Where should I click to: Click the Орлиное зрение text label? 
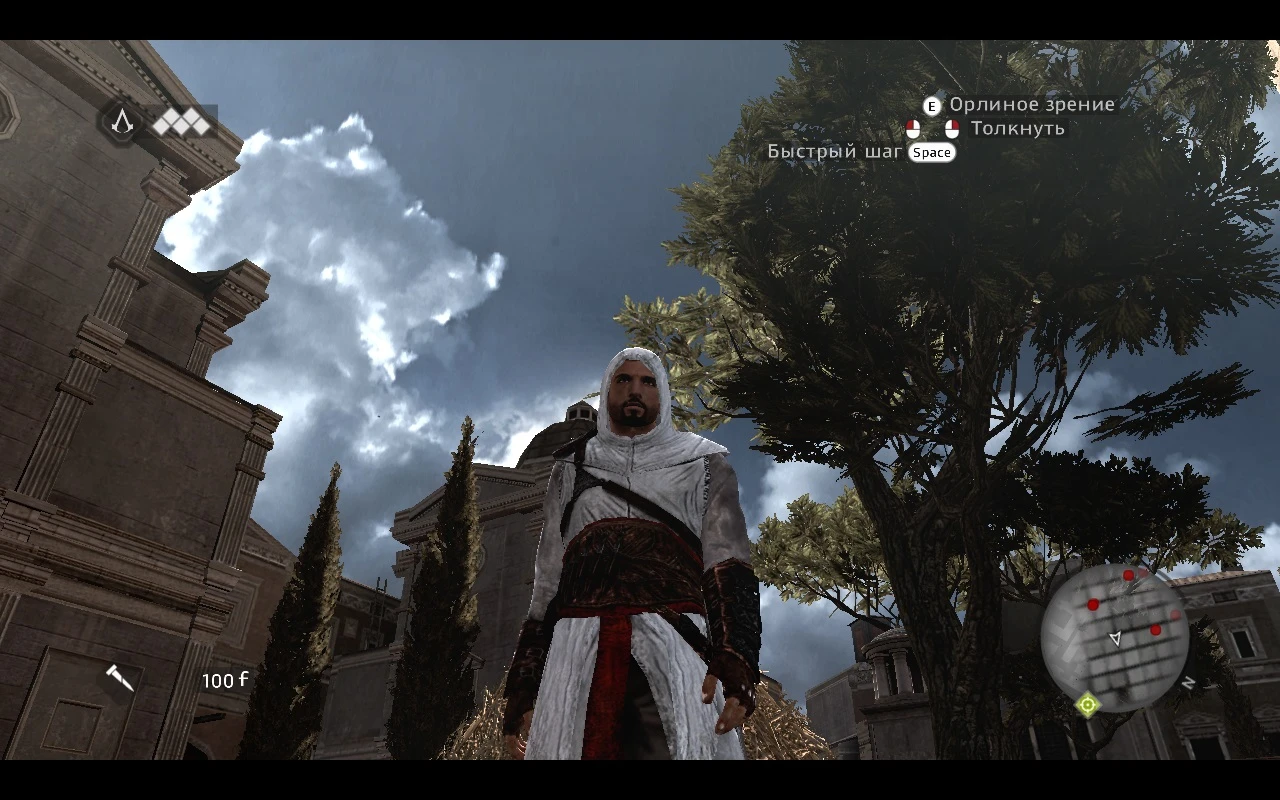pyautogui.click(x=1030, y=104)
